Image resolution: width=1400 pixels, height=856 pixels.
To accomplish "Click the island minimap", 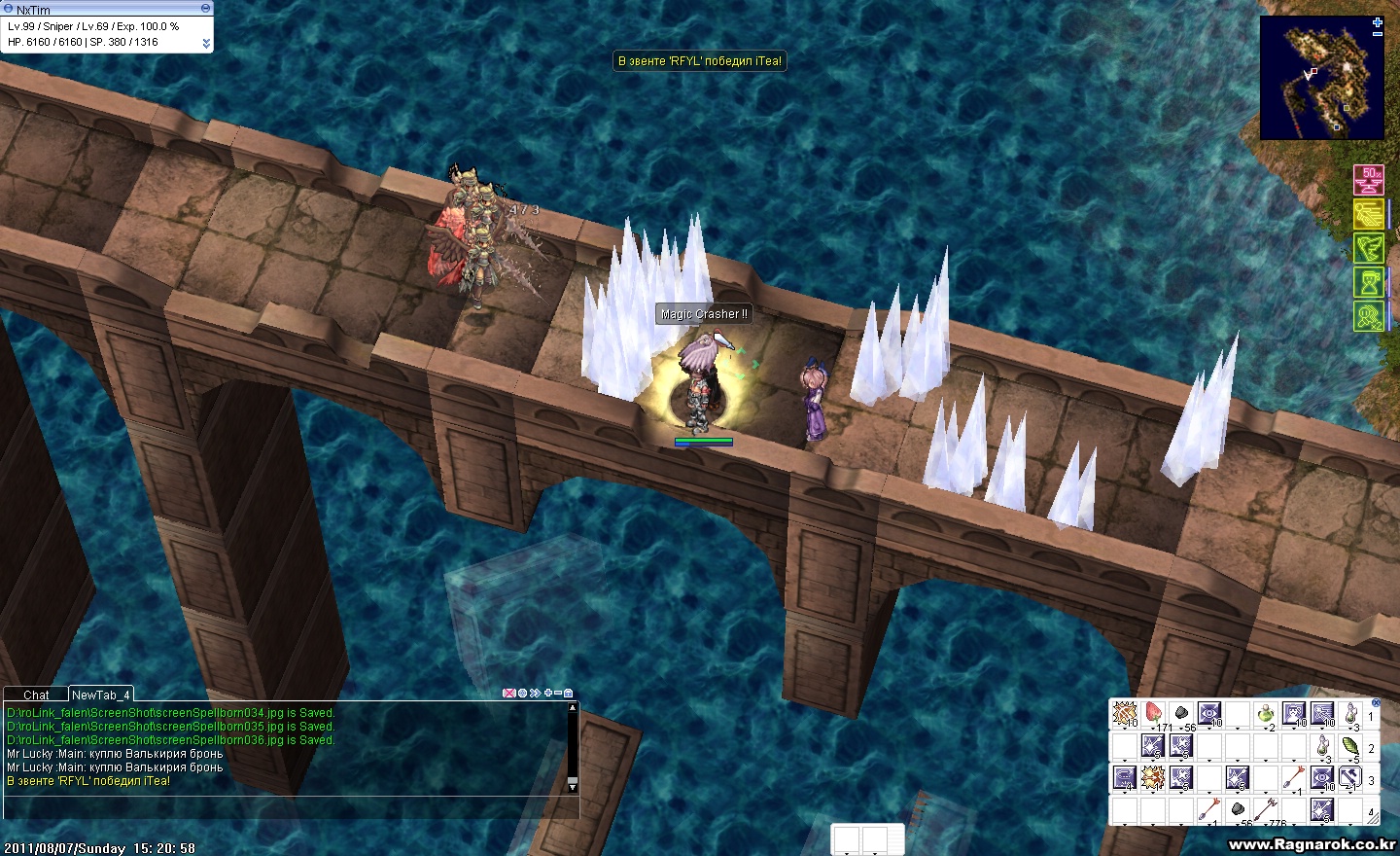I will (1320, 78).
